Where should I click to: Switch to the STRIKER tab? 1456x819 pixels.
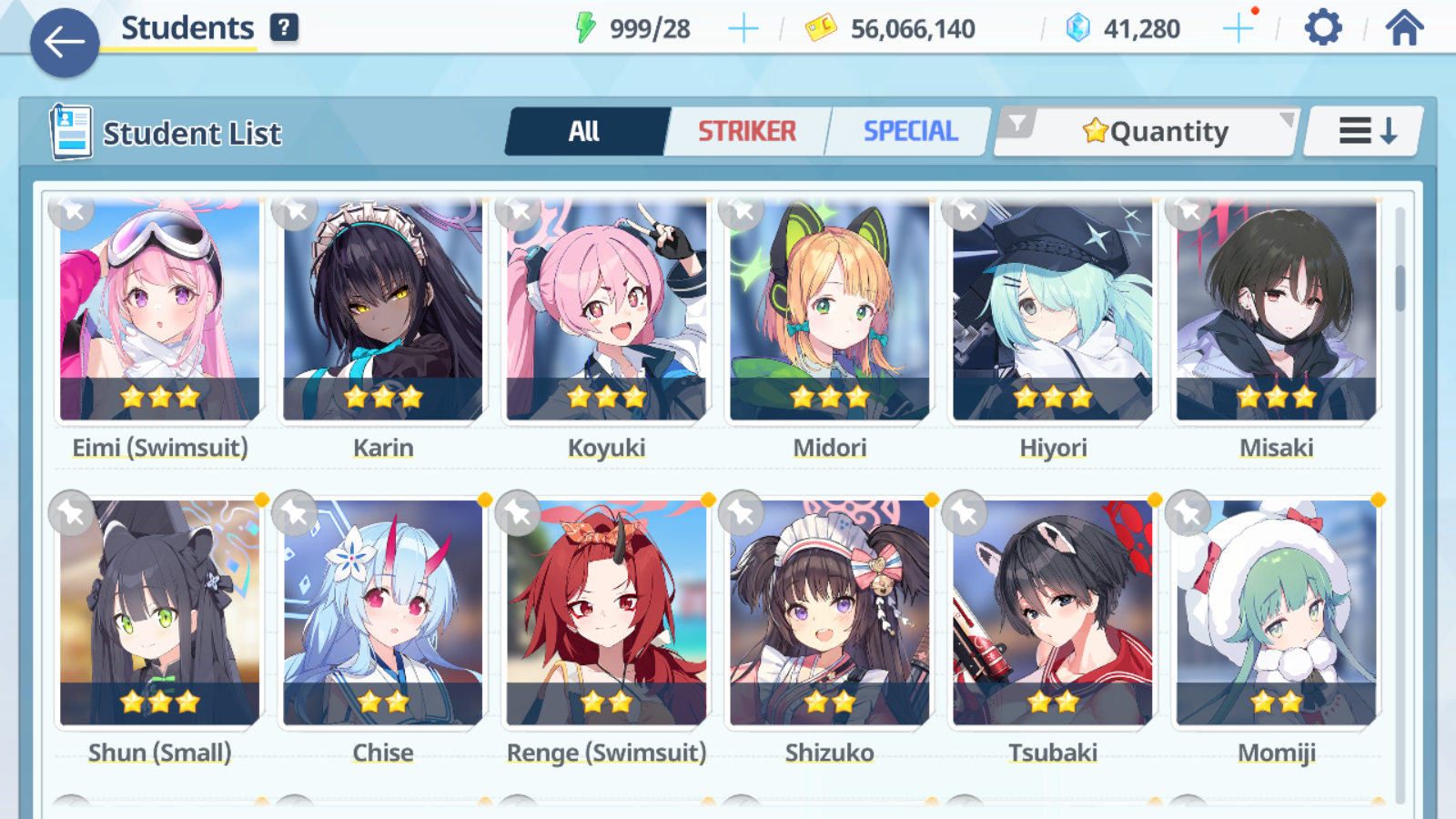coord(746,131)
